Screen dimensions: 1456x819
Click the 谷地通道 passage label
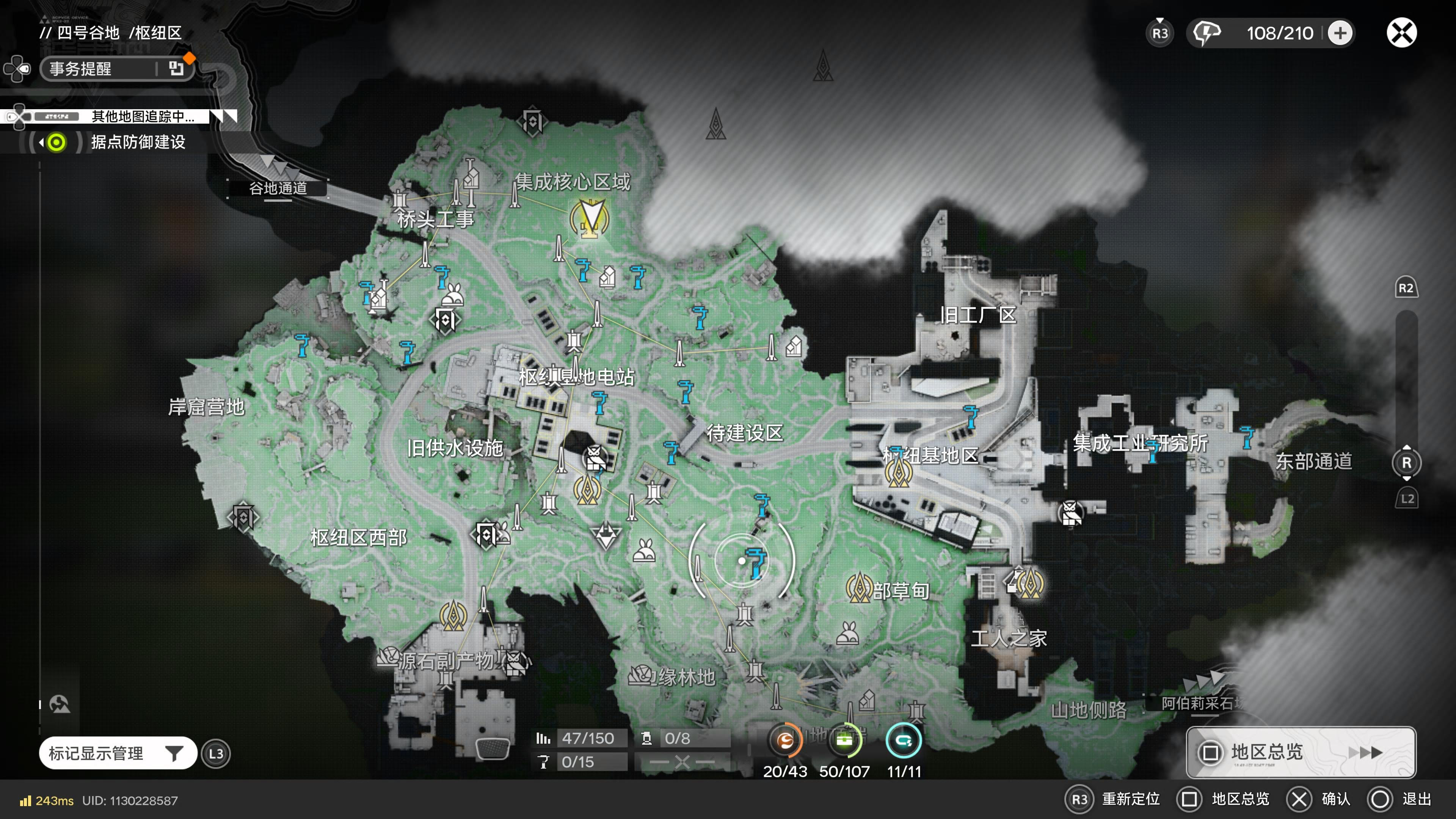278,188
